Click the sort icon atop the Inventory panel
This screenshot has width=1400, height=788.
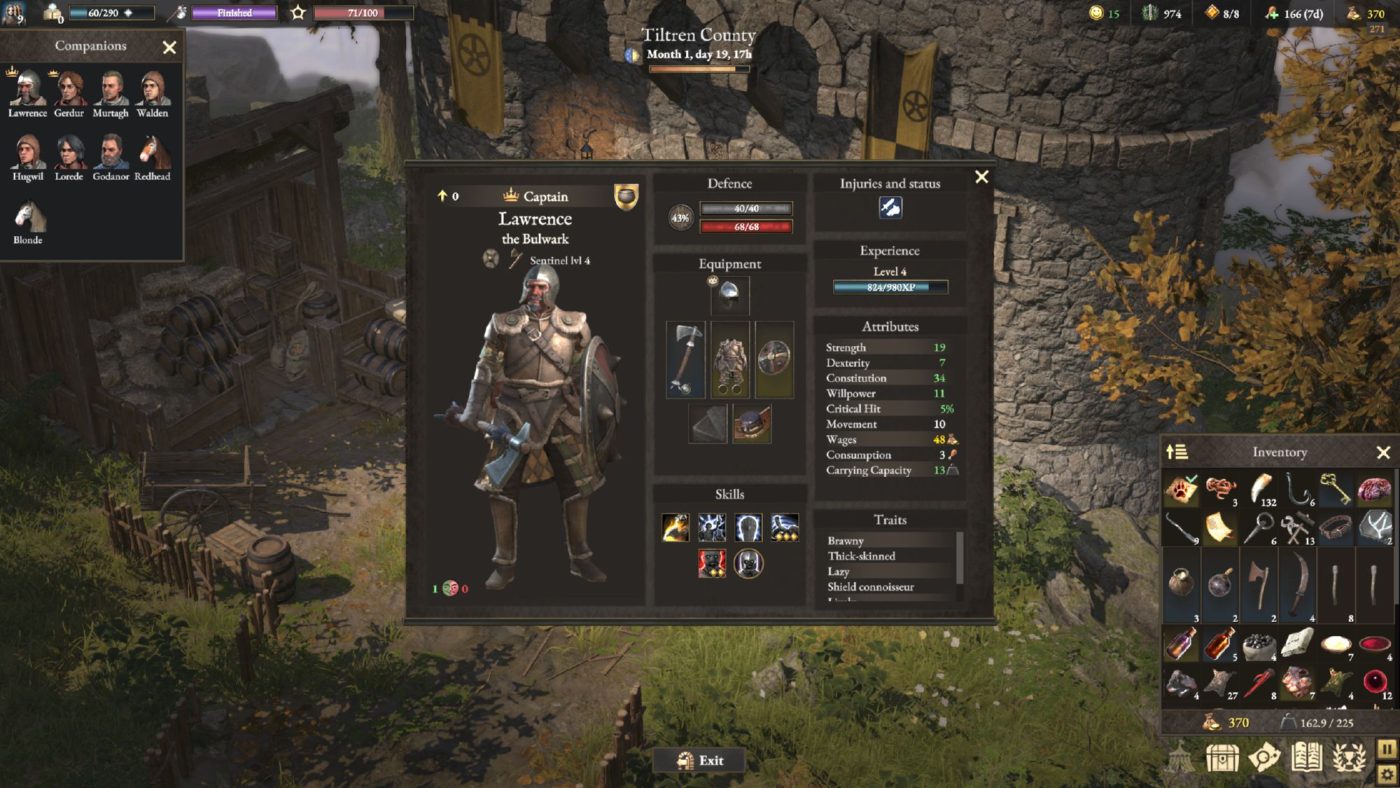1175,452
